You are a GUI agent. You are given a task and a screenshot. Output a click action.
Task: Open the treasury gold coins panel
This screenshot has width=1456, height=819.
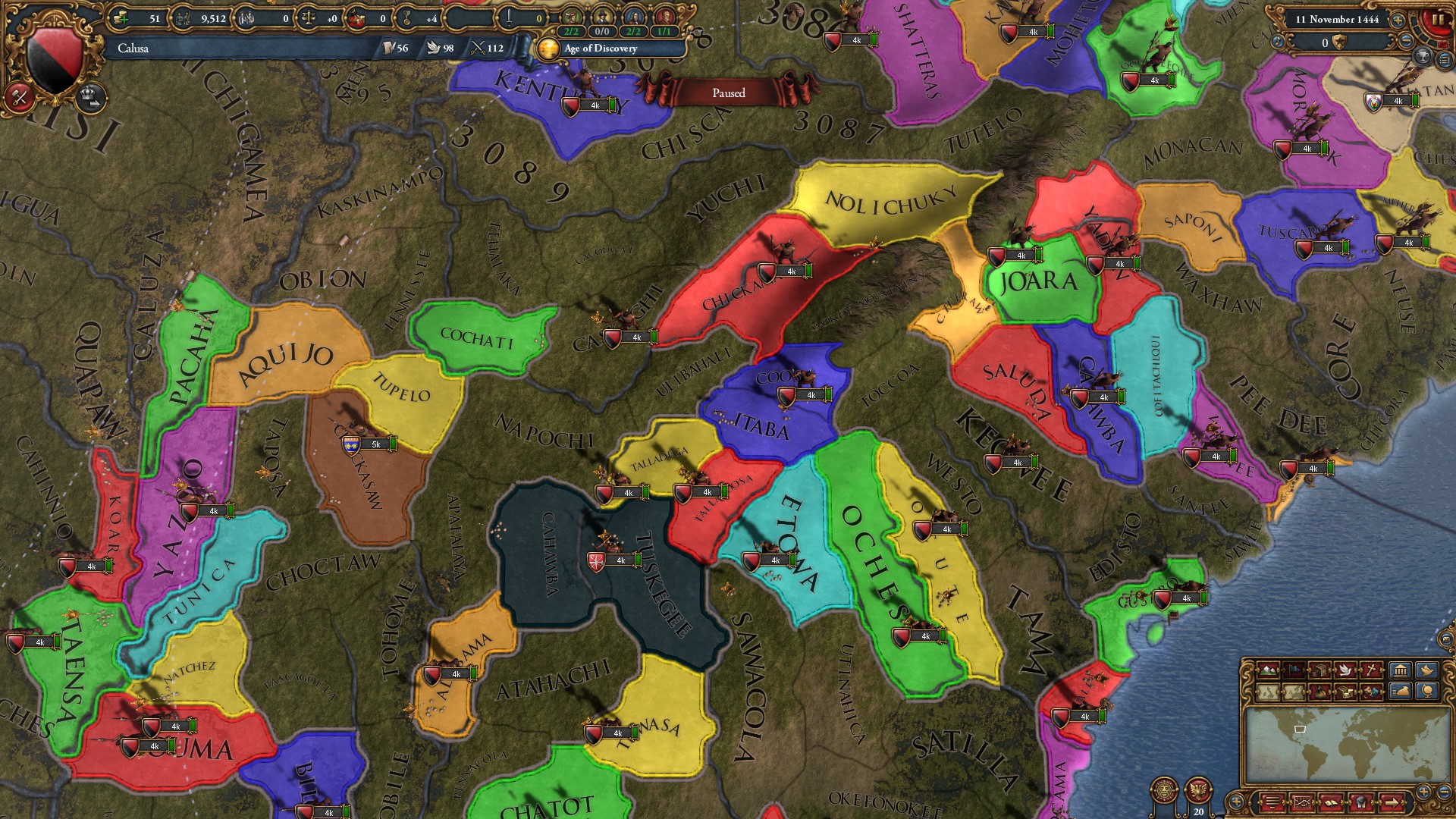coord(119,17)
